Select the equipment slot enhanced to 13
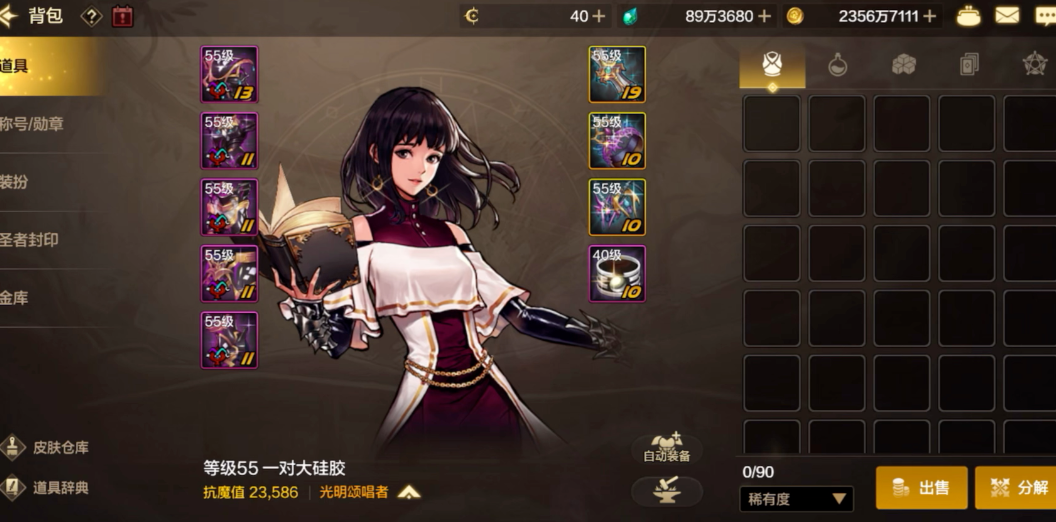 click(229, 74)
